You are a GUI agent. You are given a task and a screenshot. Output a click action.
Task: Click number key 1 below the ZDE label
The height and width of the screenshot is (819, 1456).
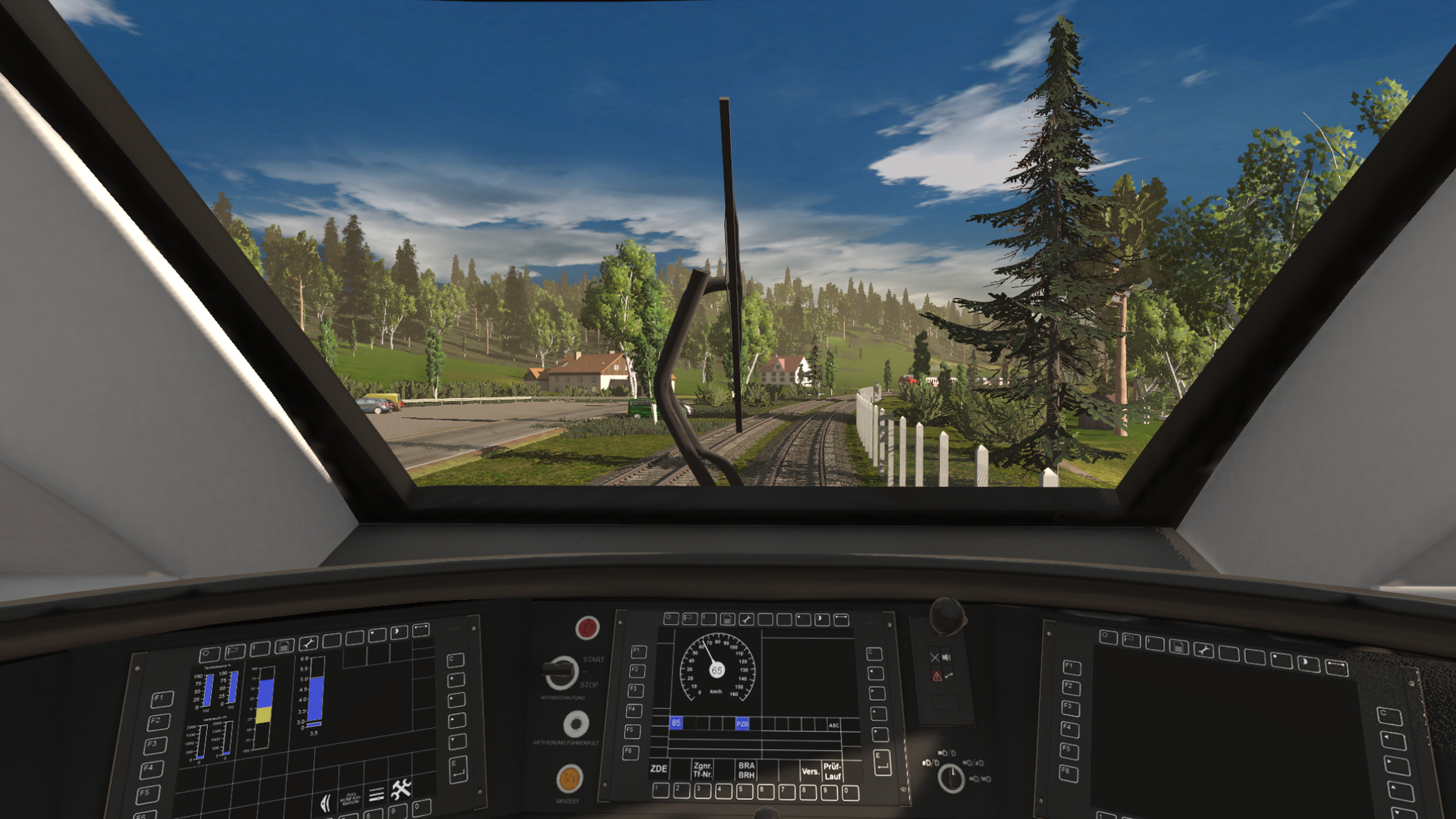[660, 790]
